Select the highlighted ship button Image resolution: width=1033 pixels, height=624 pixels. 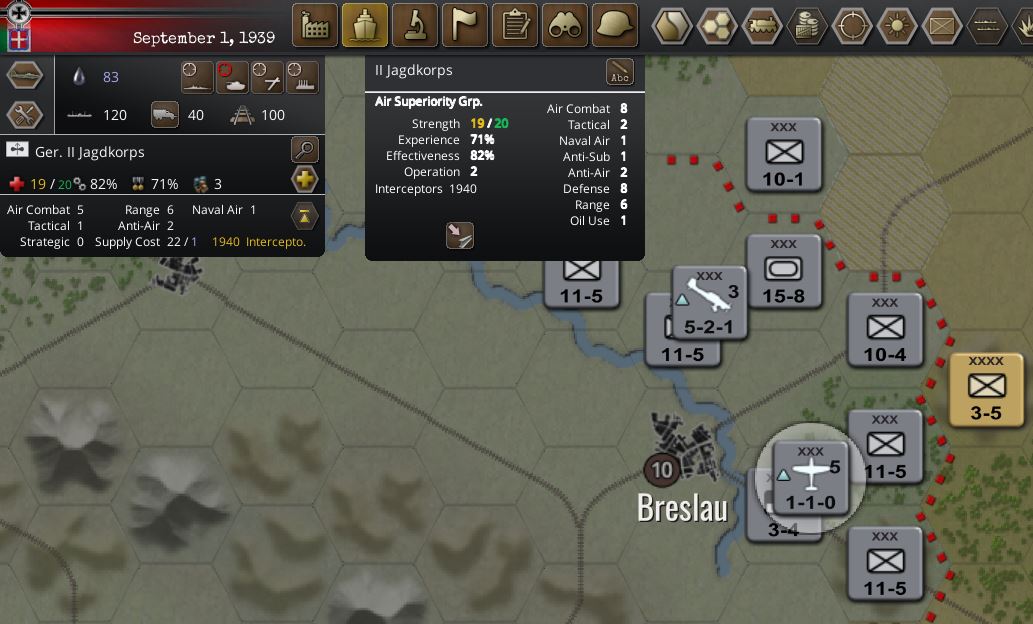point(365,25)
